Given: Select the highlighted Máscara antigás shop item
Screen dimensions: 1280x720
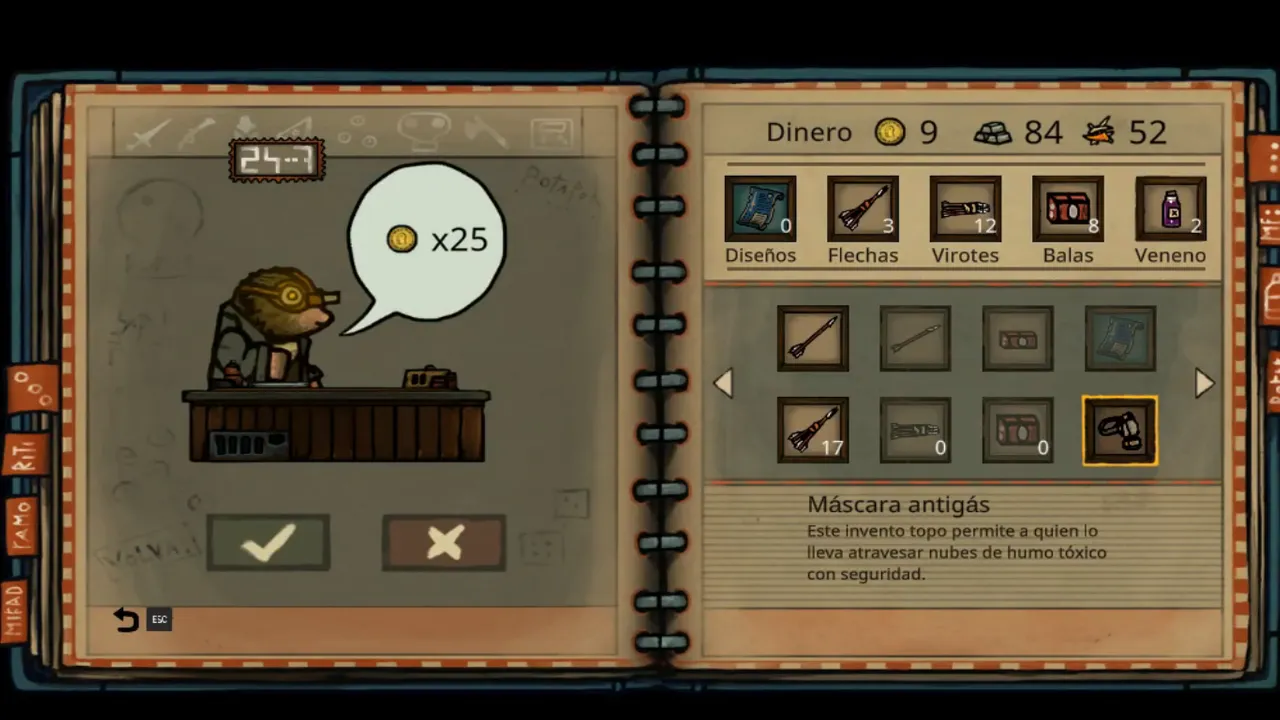Looking at the screenshot, I should pyautogui.click(x=1120, y=431).
